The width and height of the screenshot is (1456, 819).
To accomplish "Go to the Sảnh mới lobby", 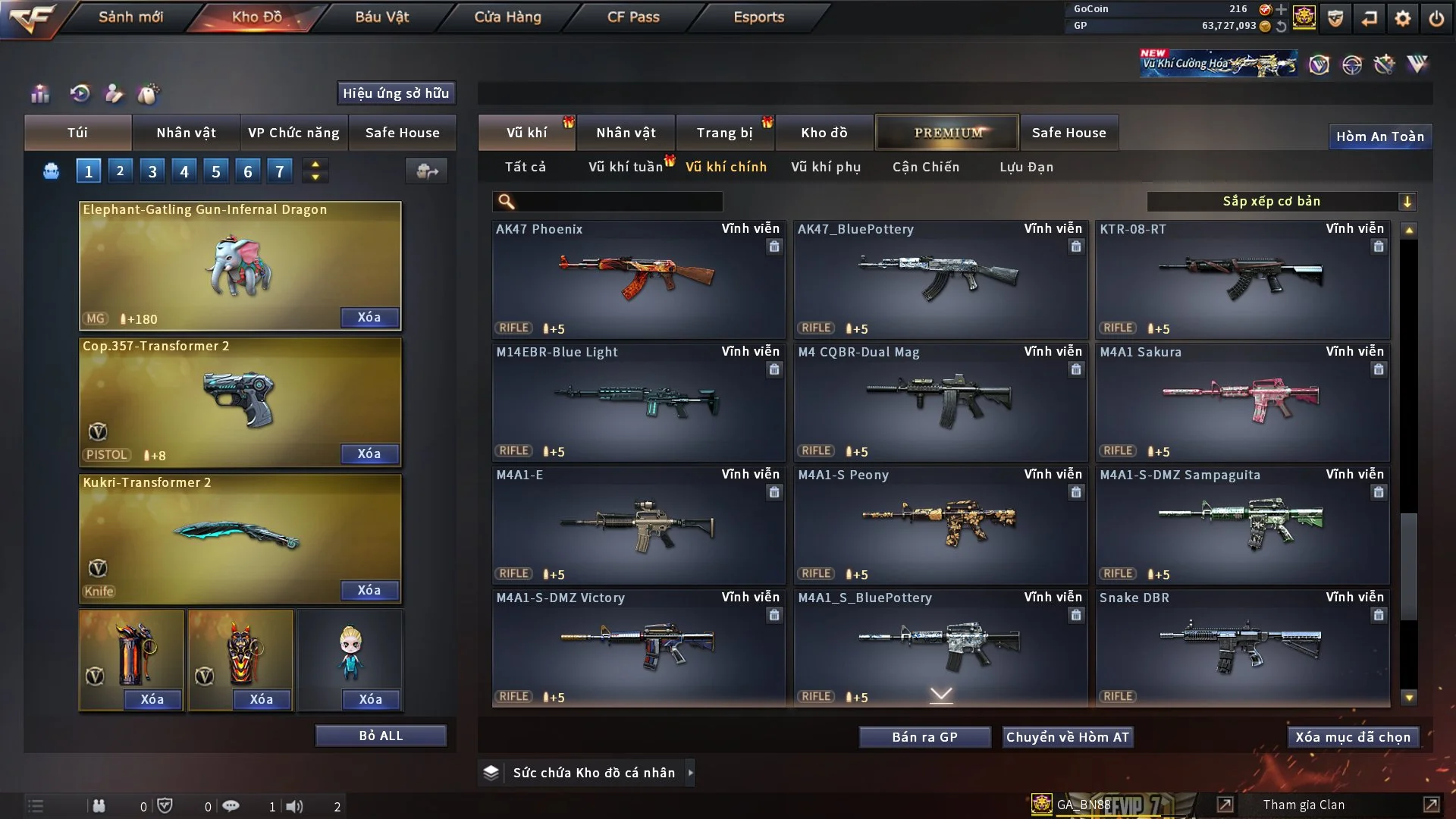I will pyautogui.click(x=130, y=17).
